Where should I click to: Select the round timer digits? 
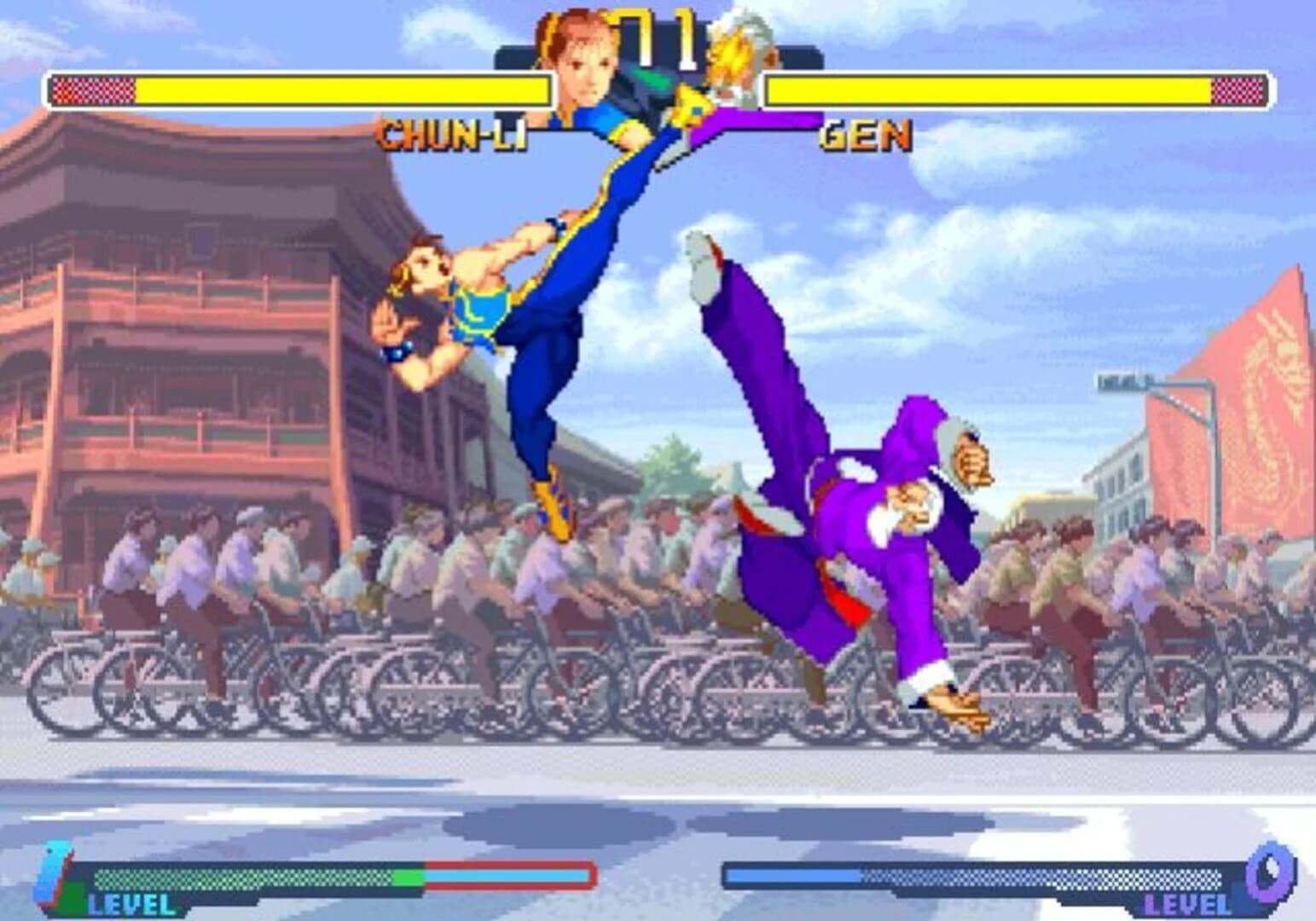coord(657,34)
